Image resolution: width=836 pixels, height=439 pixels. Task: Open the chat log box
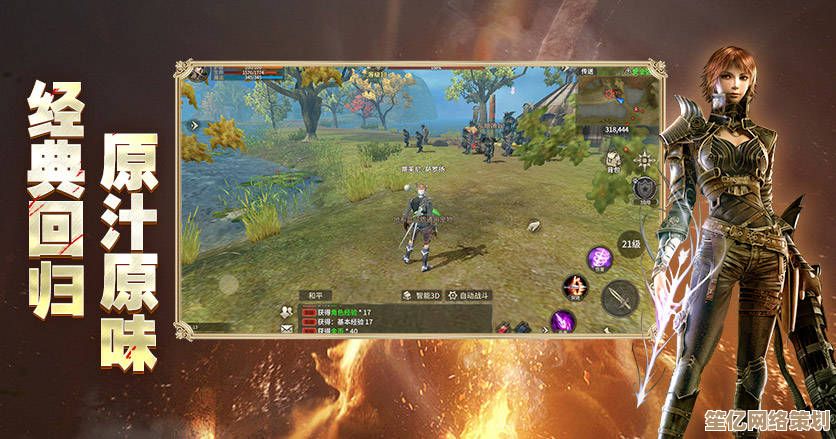tap(340, 318)
